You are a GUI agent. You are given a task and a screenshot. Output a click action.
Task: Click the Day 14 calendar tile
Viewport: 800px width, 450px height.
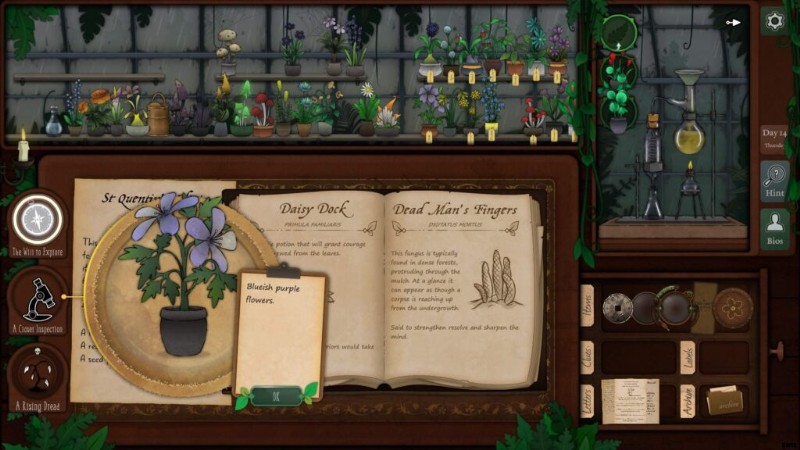[774, 138]
